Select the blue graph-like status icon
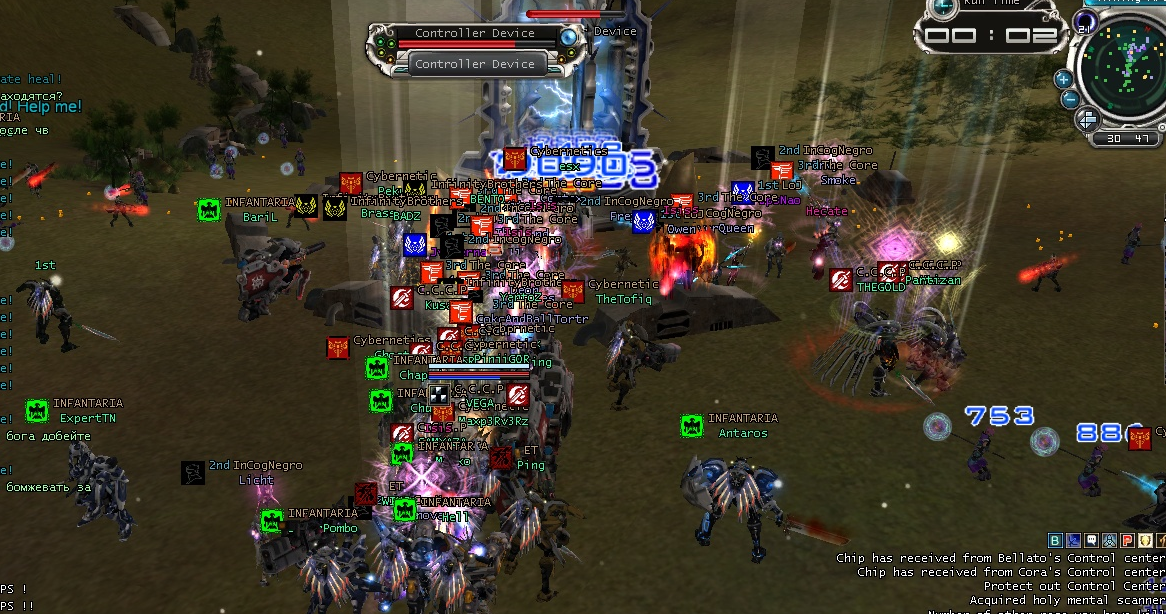This screenshot has width=1166, height=614. pyautogui.click(x=1072, y=540)
